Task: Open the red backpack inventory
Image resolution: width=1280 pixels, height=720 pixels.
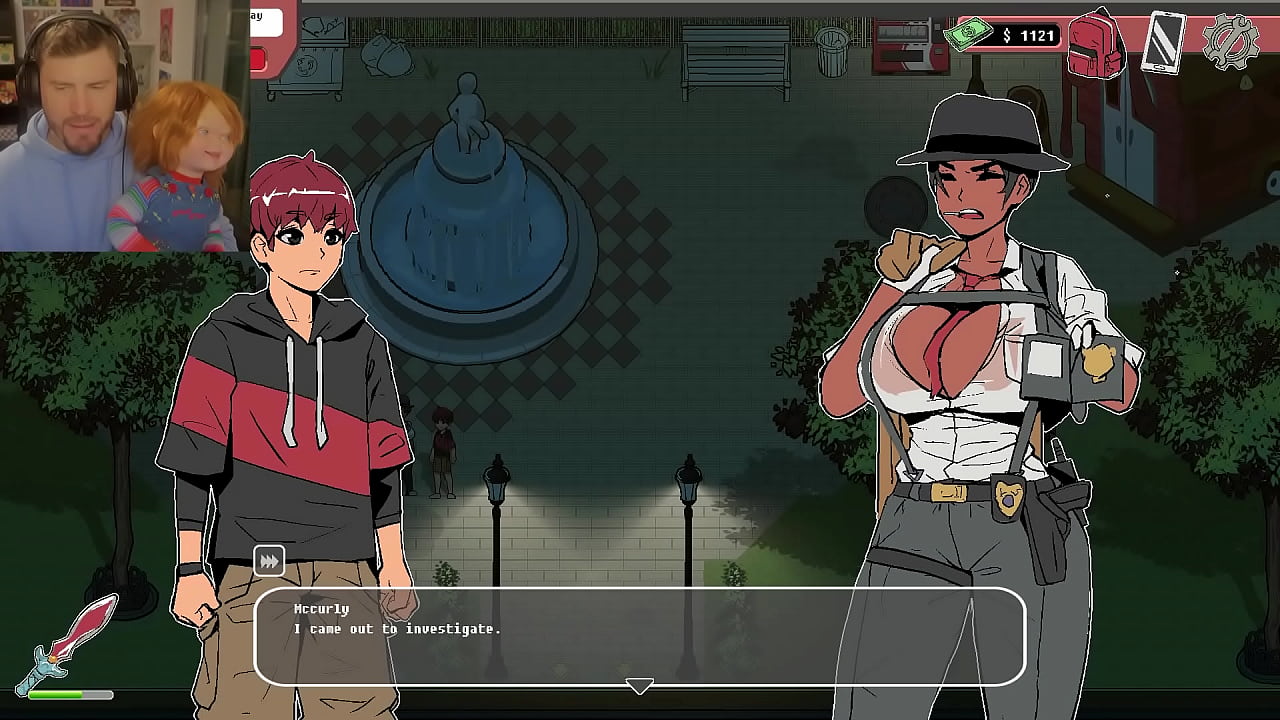Action: (x=1096, y=44)
